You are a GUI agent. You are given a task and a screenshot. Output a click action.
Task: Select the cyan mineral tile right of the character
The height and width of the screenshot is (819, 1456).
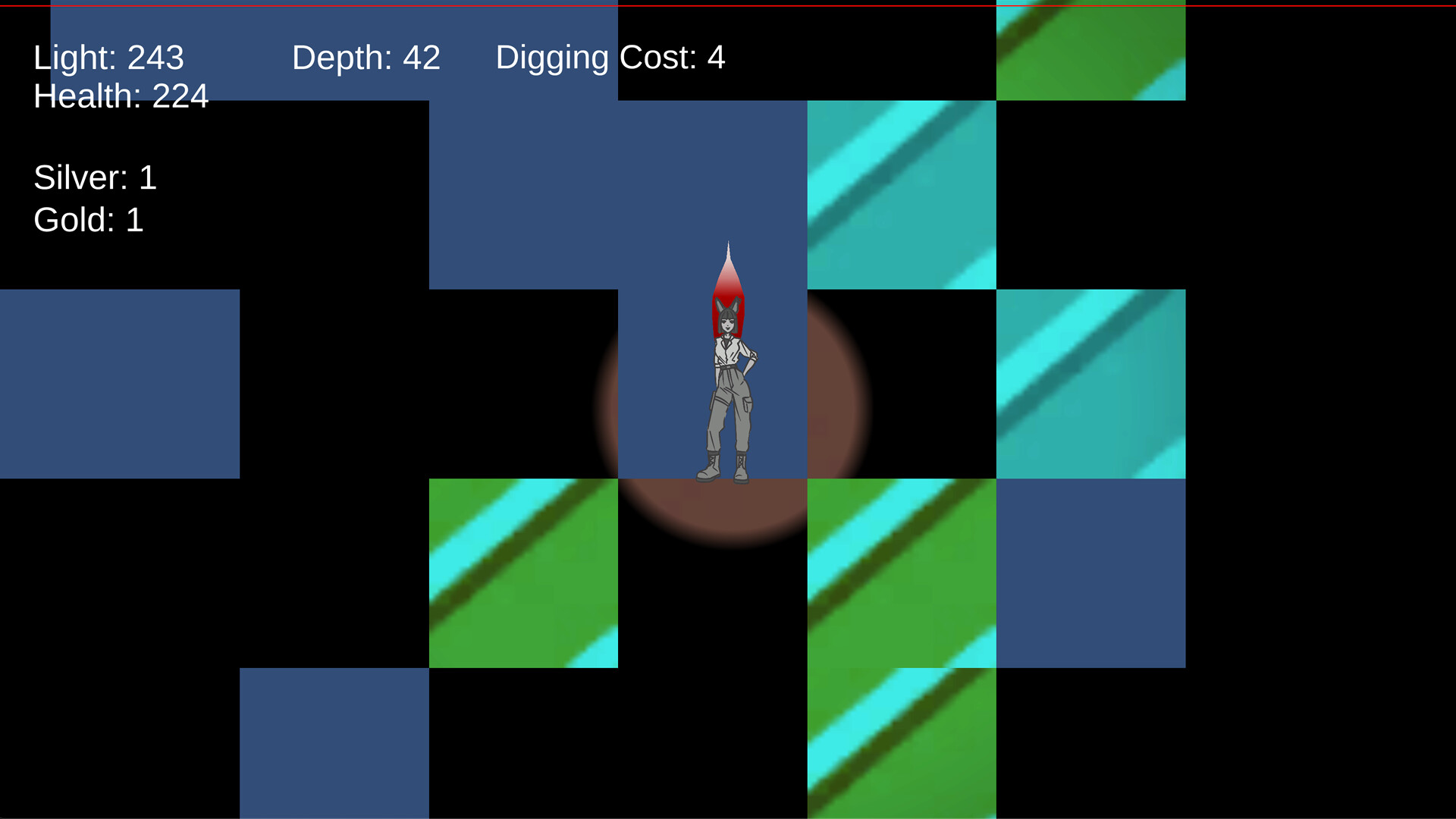tap(902, 193)
